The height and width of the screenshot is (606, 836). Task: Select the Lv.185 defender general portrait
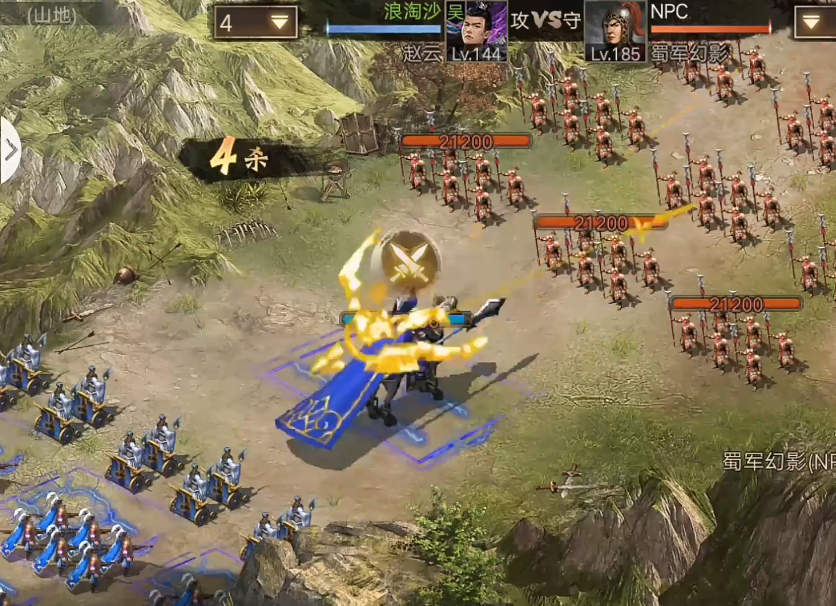(x=613, y=26)
